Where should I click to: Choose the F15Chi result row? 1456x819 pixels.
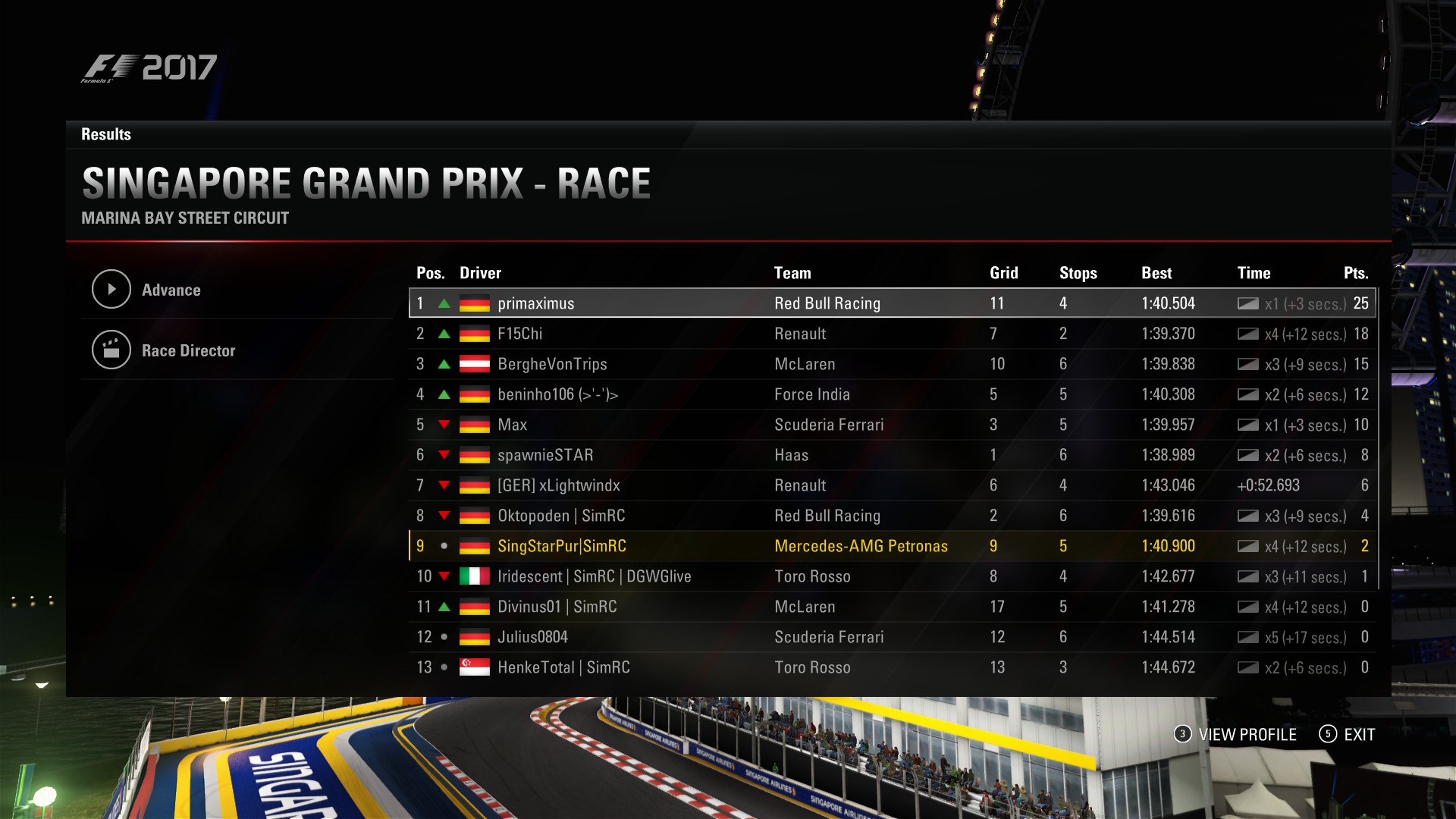point(519,334)
